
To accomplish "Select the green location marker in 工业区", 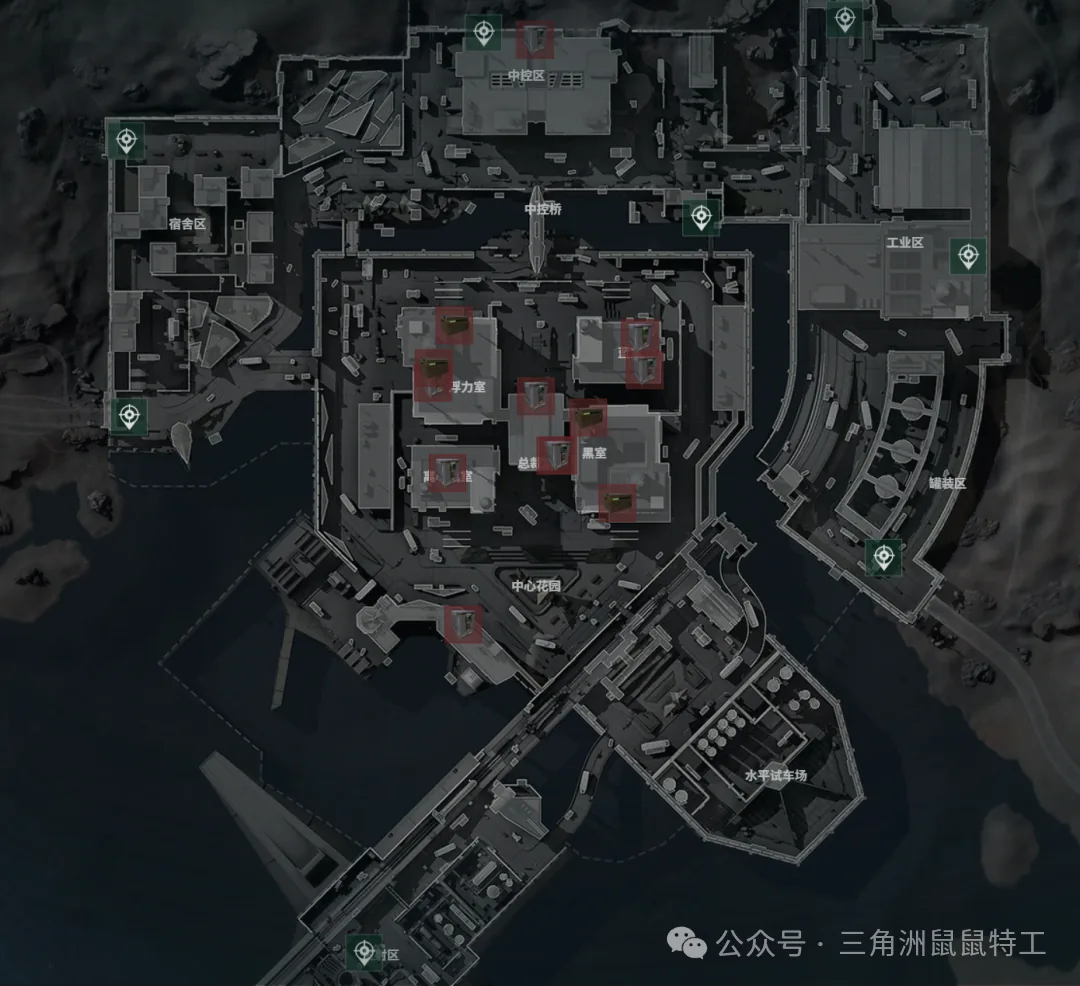I will click(966, 256).
